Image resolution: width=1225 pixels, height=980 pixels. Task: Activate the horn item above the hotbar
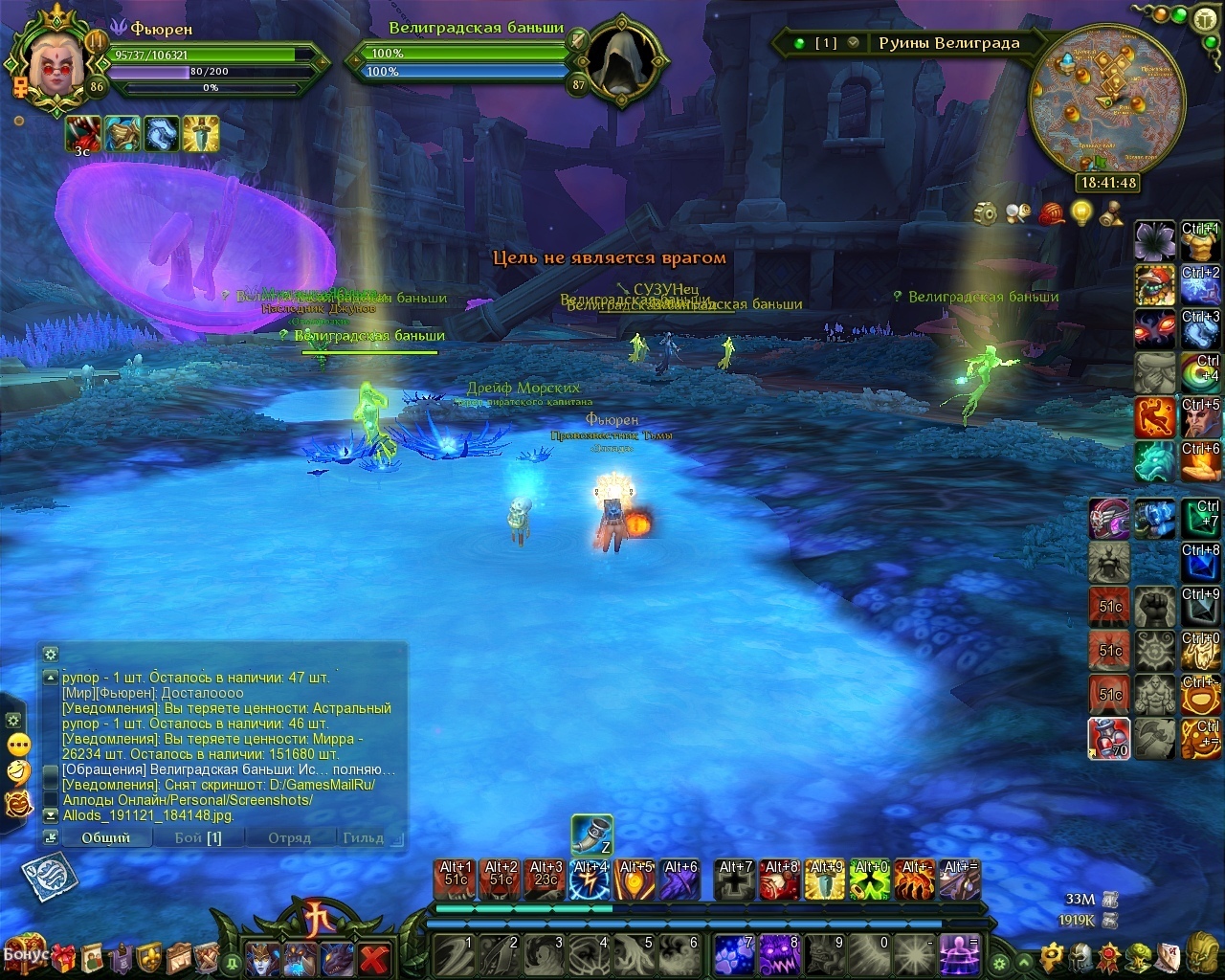591,834
